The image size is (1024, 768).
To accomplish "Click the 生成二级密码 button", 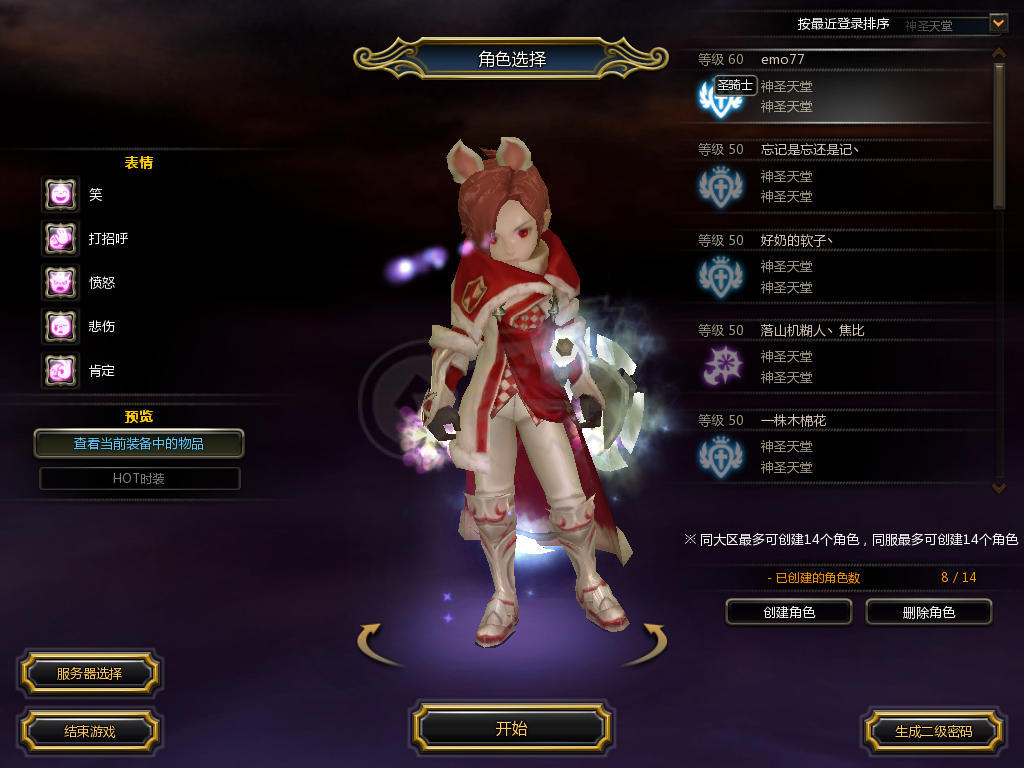I will [x=933, y=731].
